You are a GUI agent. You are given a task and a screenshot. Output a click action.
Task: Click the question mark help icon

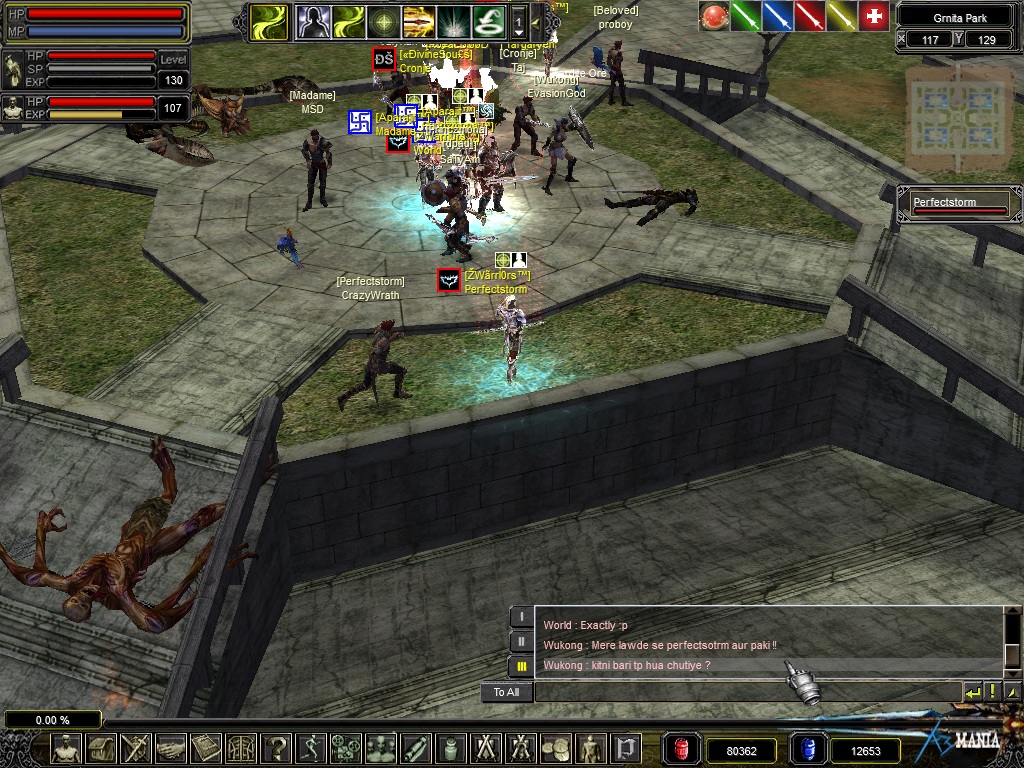pyautogui.click(x=278, y=747)
